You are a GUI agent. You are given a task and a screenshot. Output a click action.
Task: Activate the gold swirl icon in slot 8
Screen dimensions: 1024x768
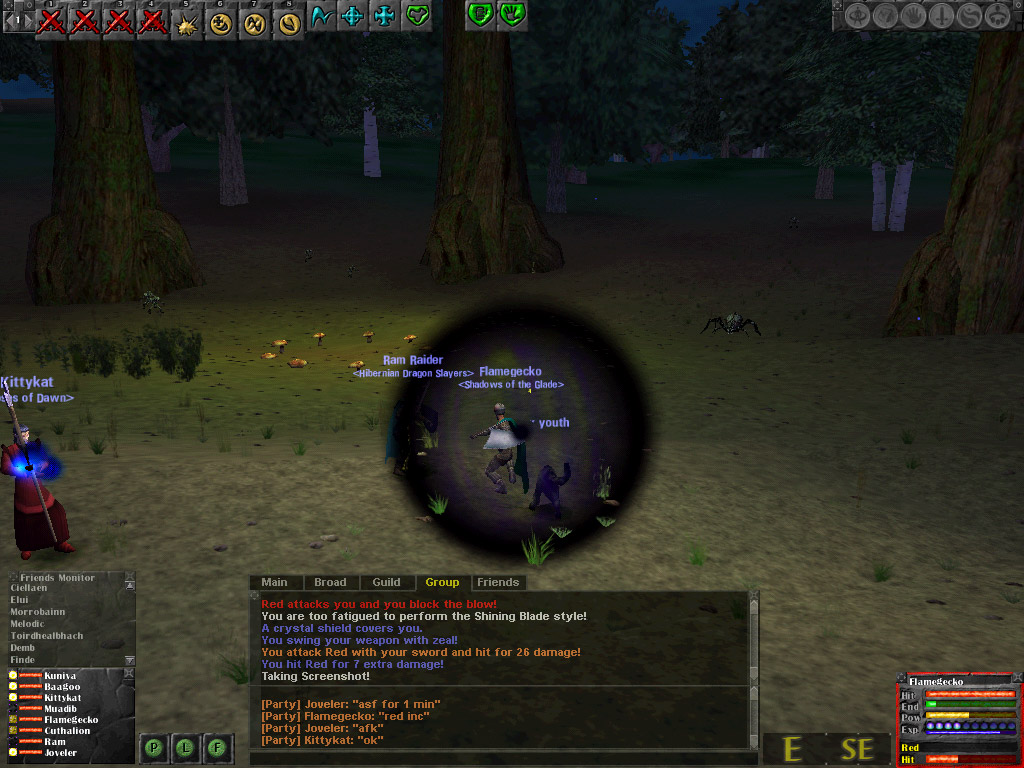tap(289, 21)
